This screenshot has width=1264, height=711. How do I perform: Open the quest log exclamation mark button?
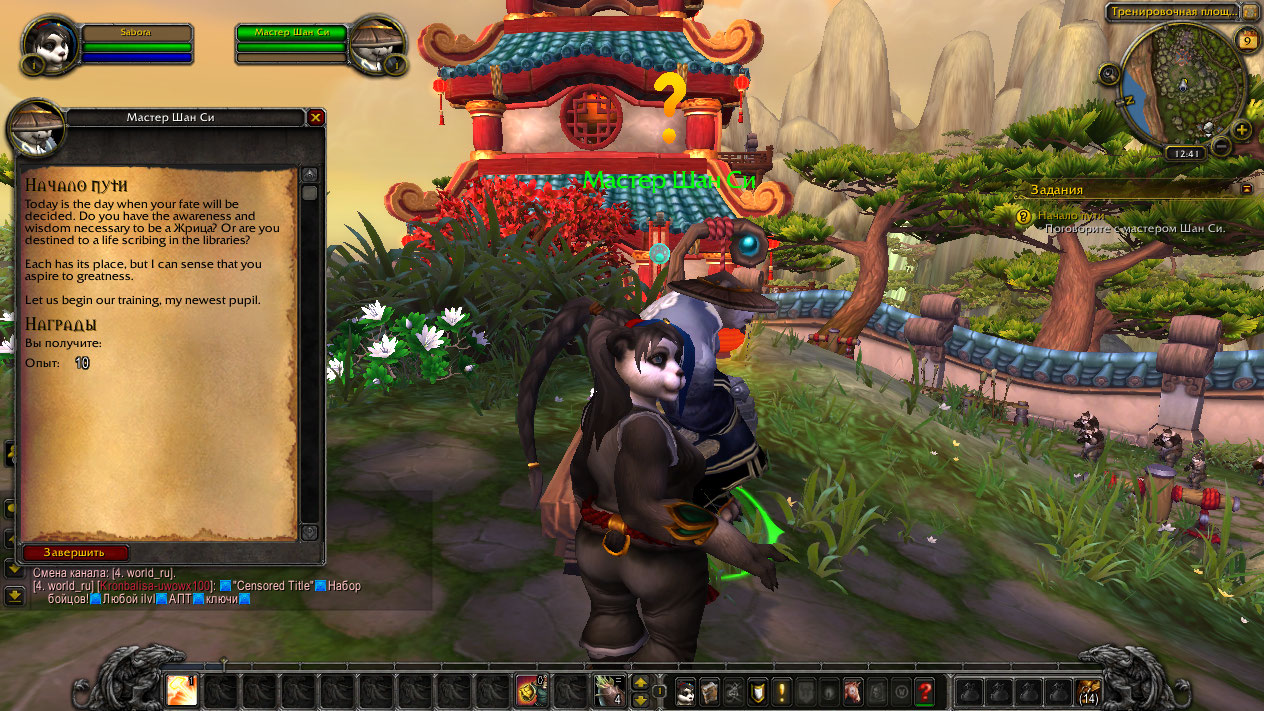click(781, 691)
